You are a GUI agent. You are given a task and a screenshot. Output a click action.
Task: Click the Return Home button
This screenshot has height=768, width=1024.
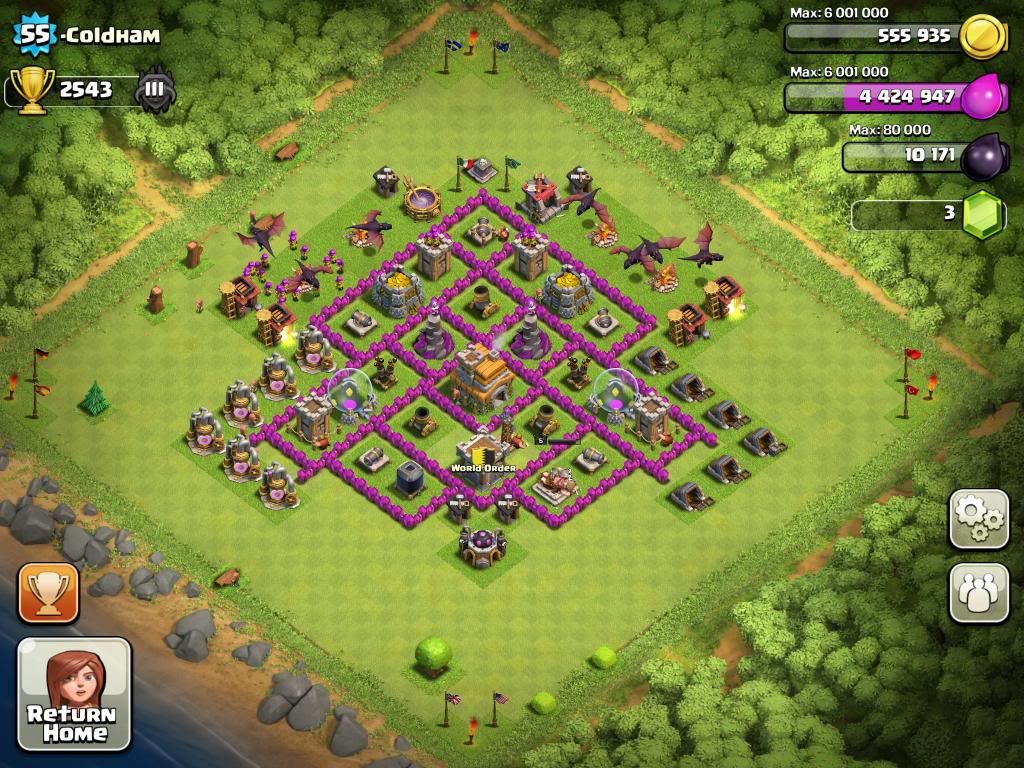(x=74, y=694)
